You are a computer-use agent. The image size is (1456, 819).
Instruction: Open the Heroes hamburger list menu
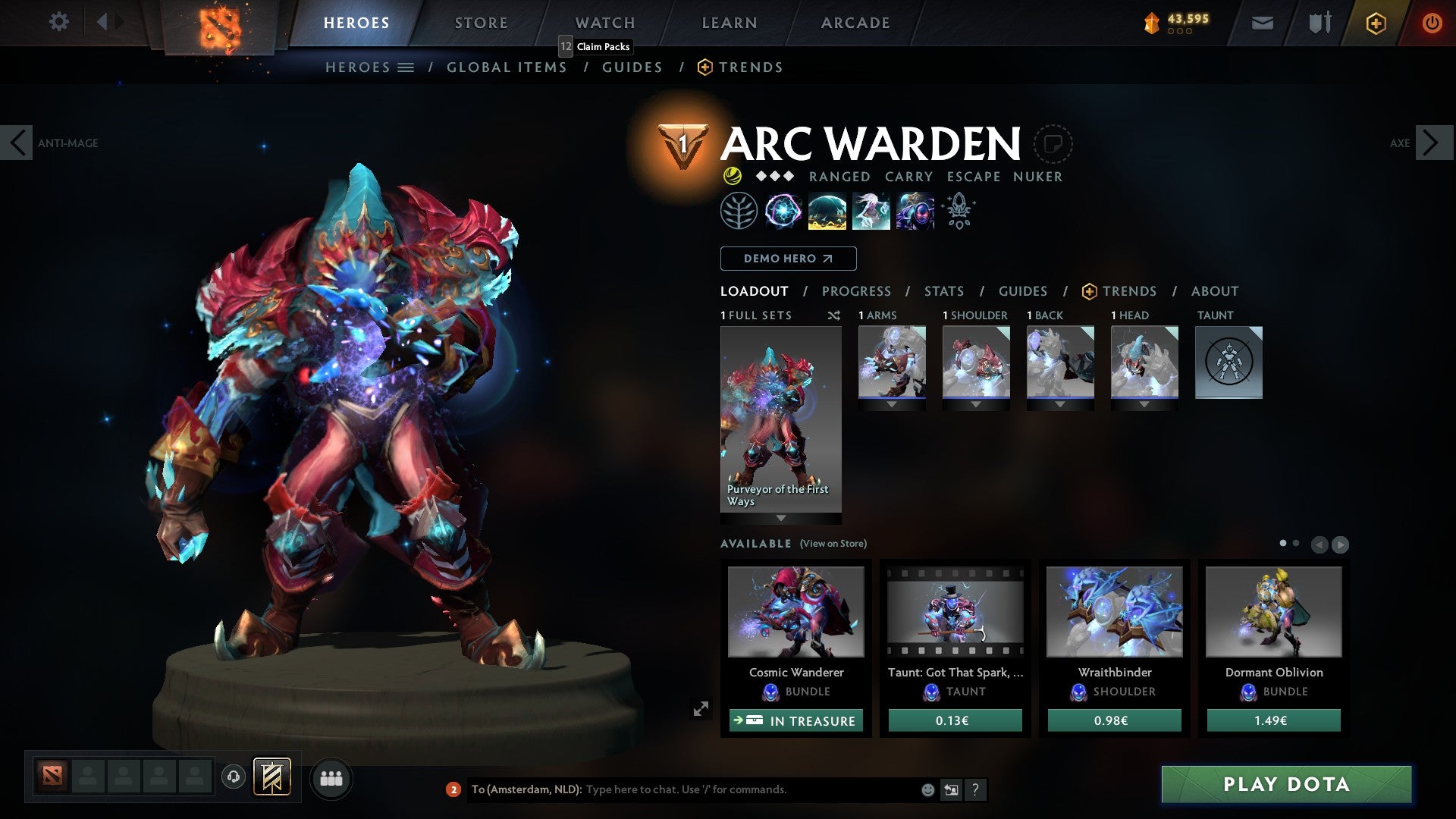click(406, 67)
